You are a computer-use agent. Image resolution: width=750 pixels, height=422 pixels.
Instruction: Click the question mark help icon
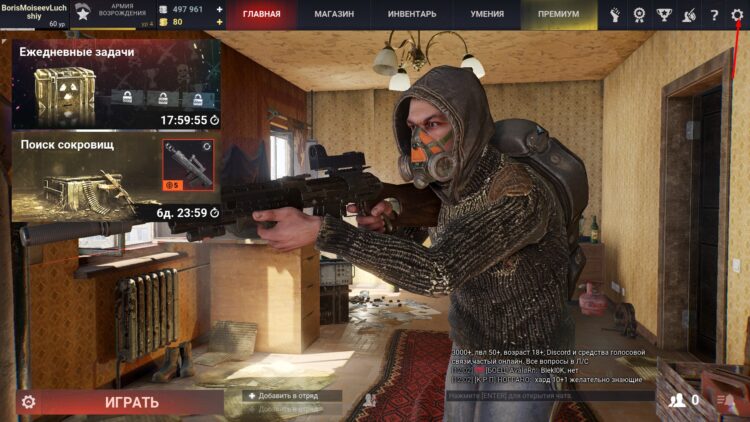point(714,15)
